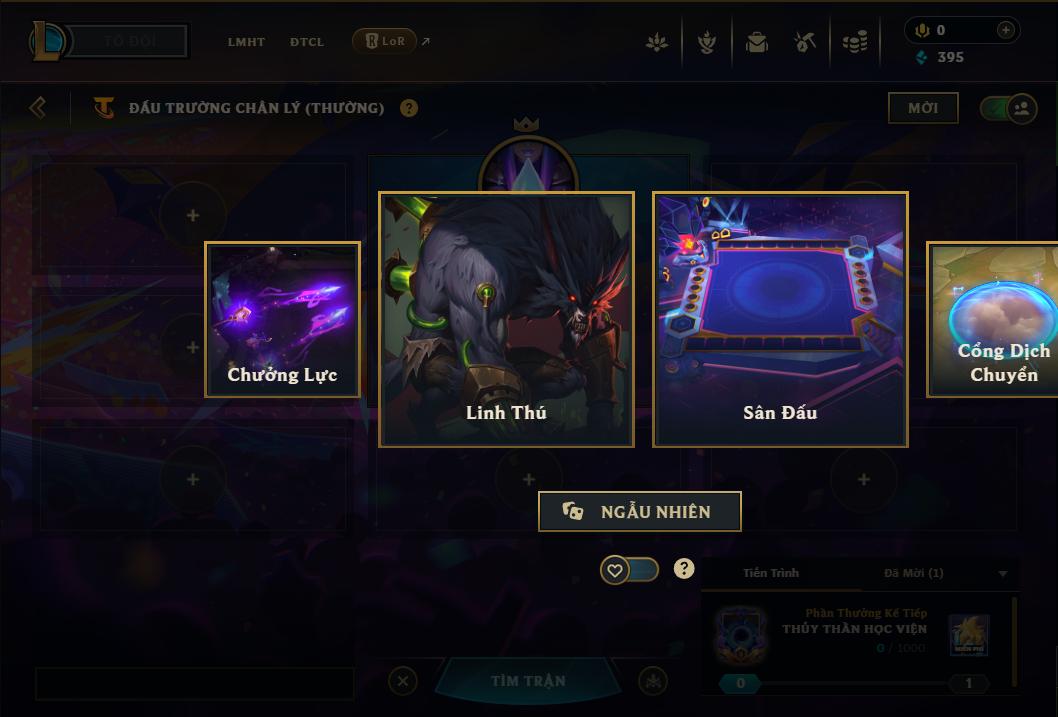Open the Đã Mời (1) tab
Viewport: 1058px width, 717px height.
point(914,573)
